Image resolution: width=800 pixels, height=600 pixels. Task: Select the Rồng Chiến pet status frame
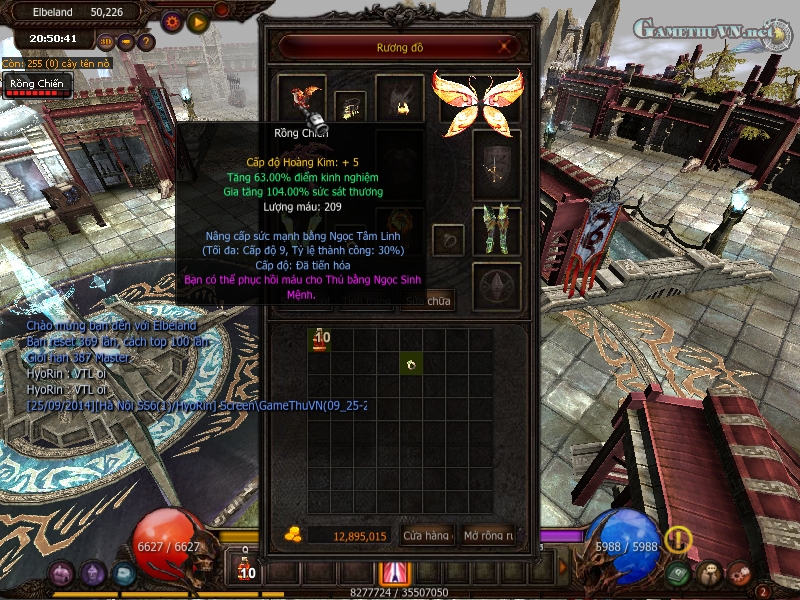click(36, 85)
